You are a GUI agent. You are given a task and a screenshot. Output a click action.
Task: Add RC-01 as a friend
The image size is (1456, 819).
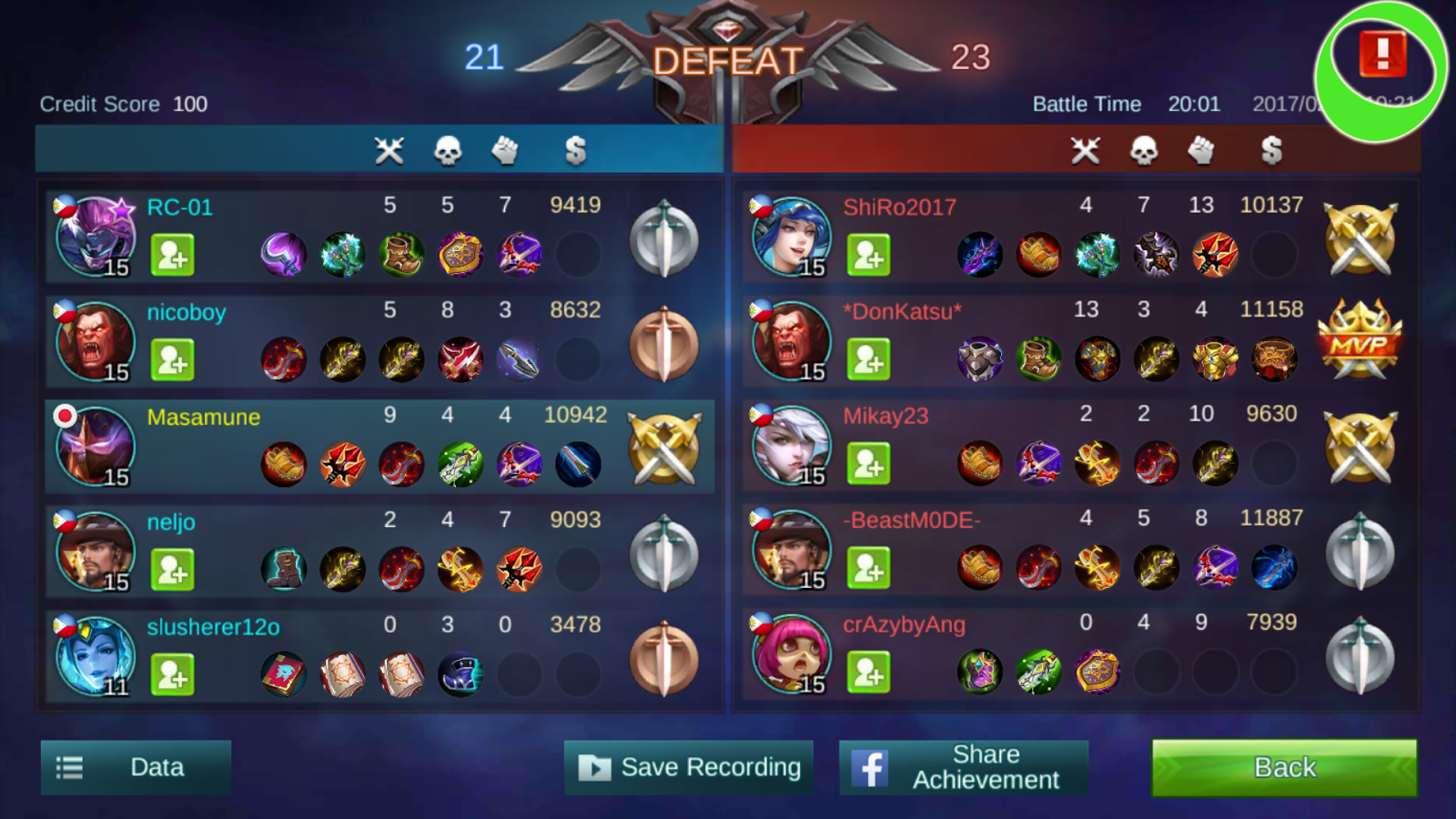(174, 256)
